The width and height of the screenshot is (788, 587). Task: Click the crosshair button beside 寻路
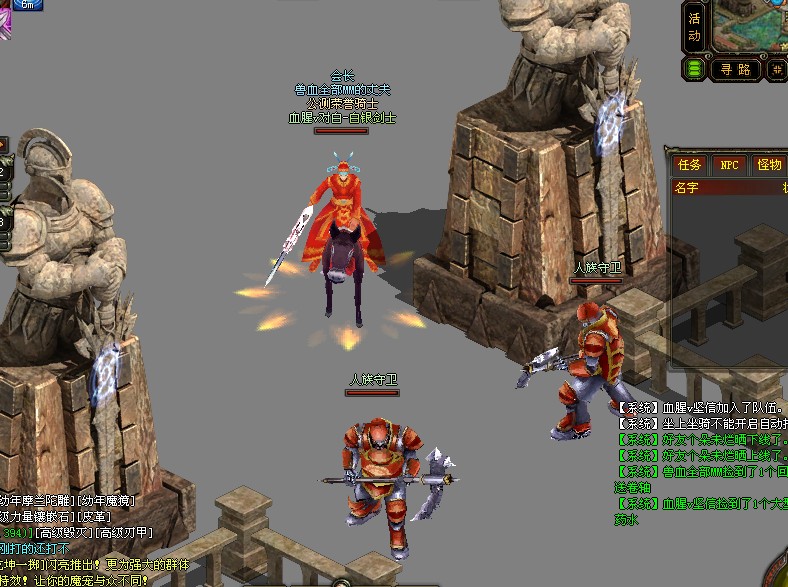[778, 69]
